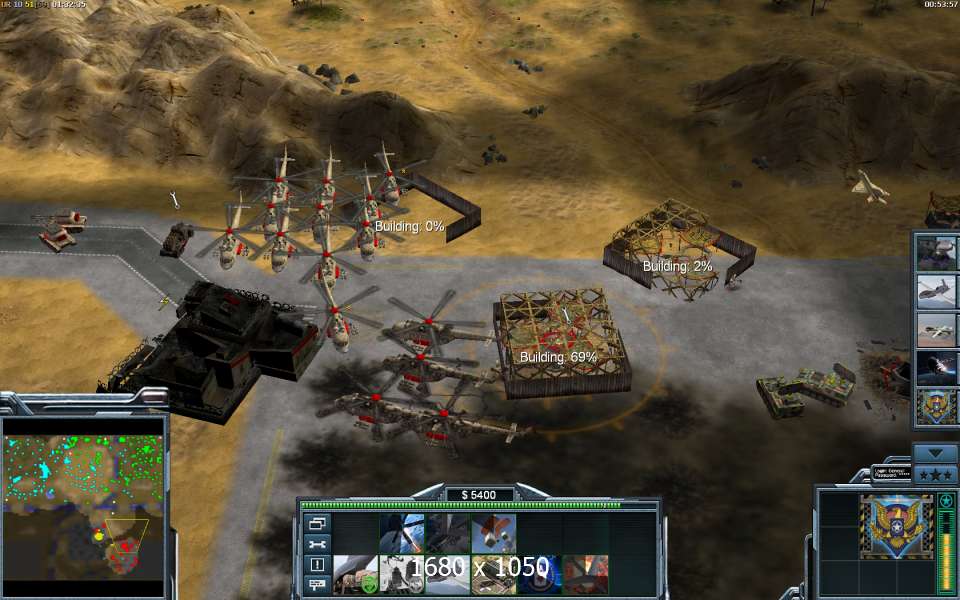Click the signpost beacon button

click(317, 583)
